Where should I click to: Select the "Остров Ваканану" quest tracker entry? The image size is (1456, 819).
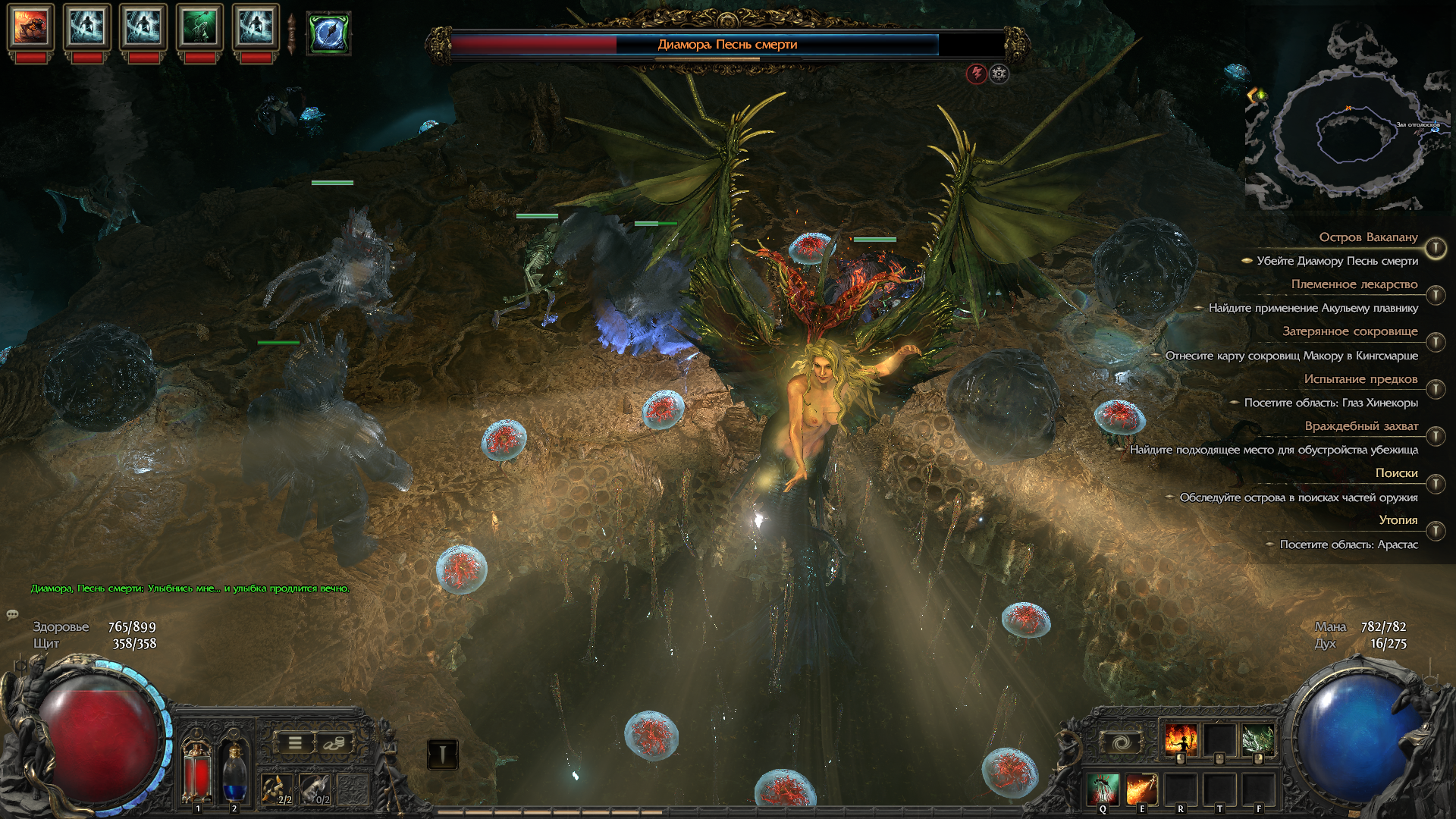1368,237
